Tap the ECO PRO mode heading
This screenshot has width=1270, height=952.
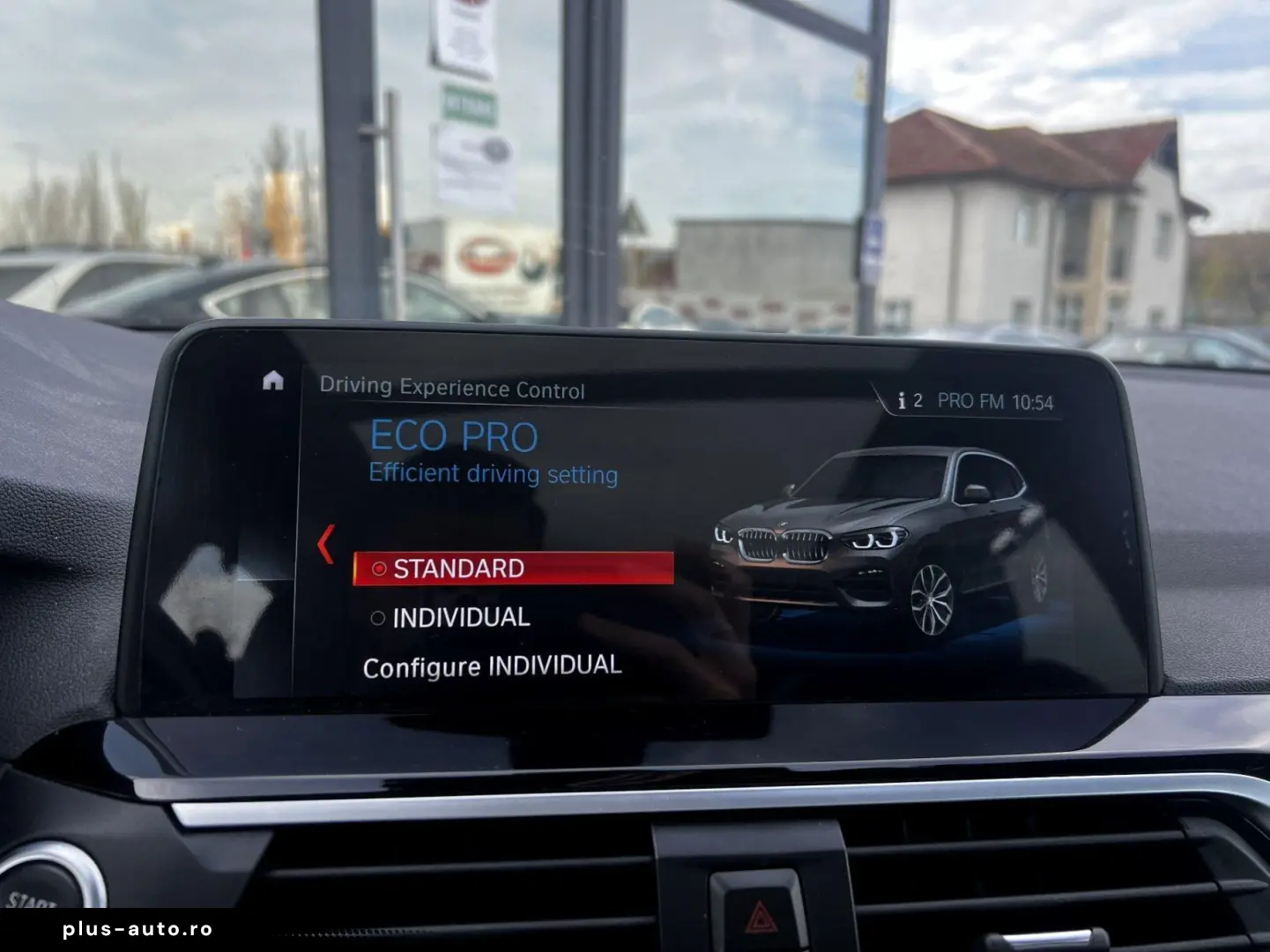click(456, 434)
